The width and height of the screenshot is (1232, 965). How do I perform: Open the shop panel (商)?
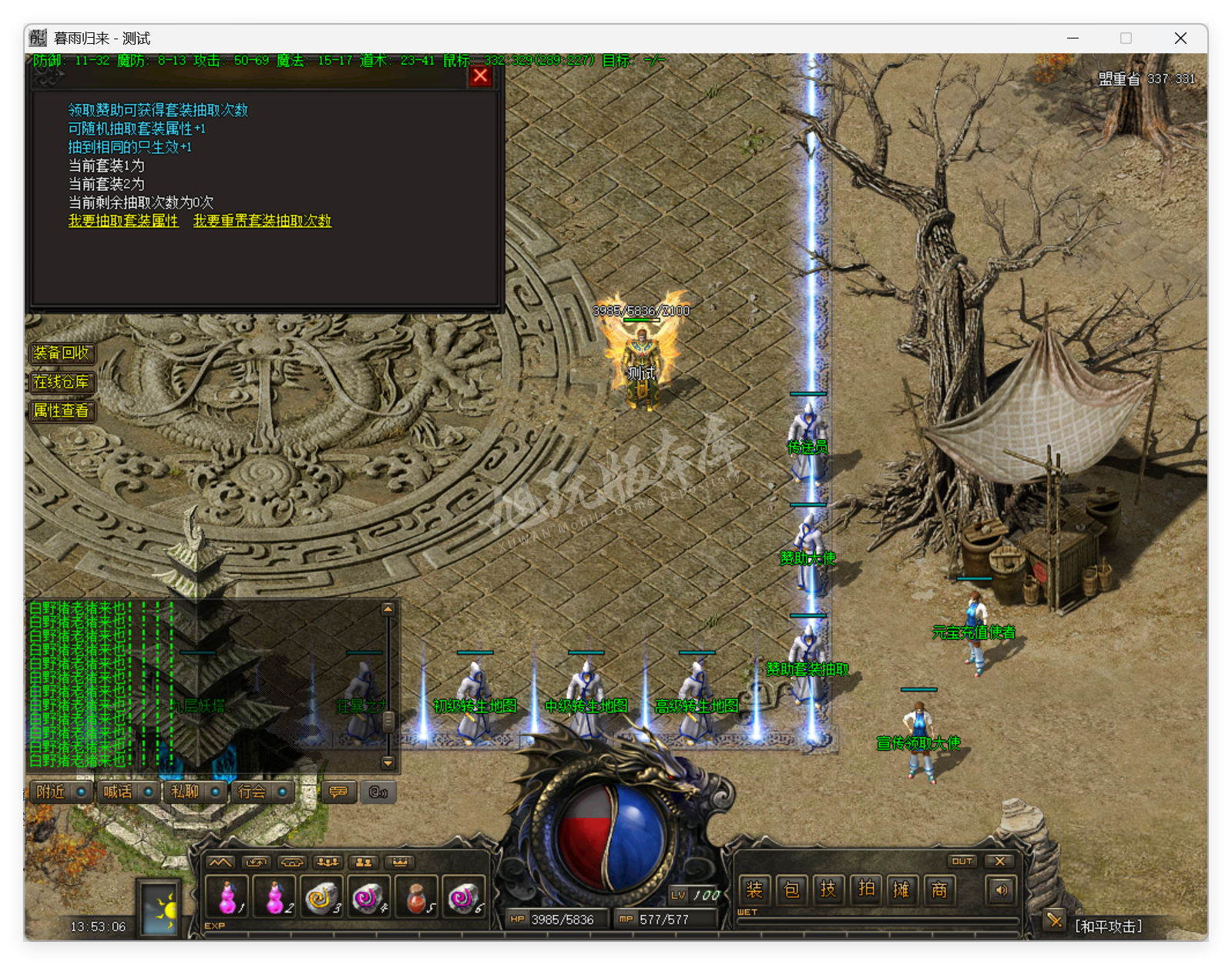pyautogui.click(x=939, y=890)
